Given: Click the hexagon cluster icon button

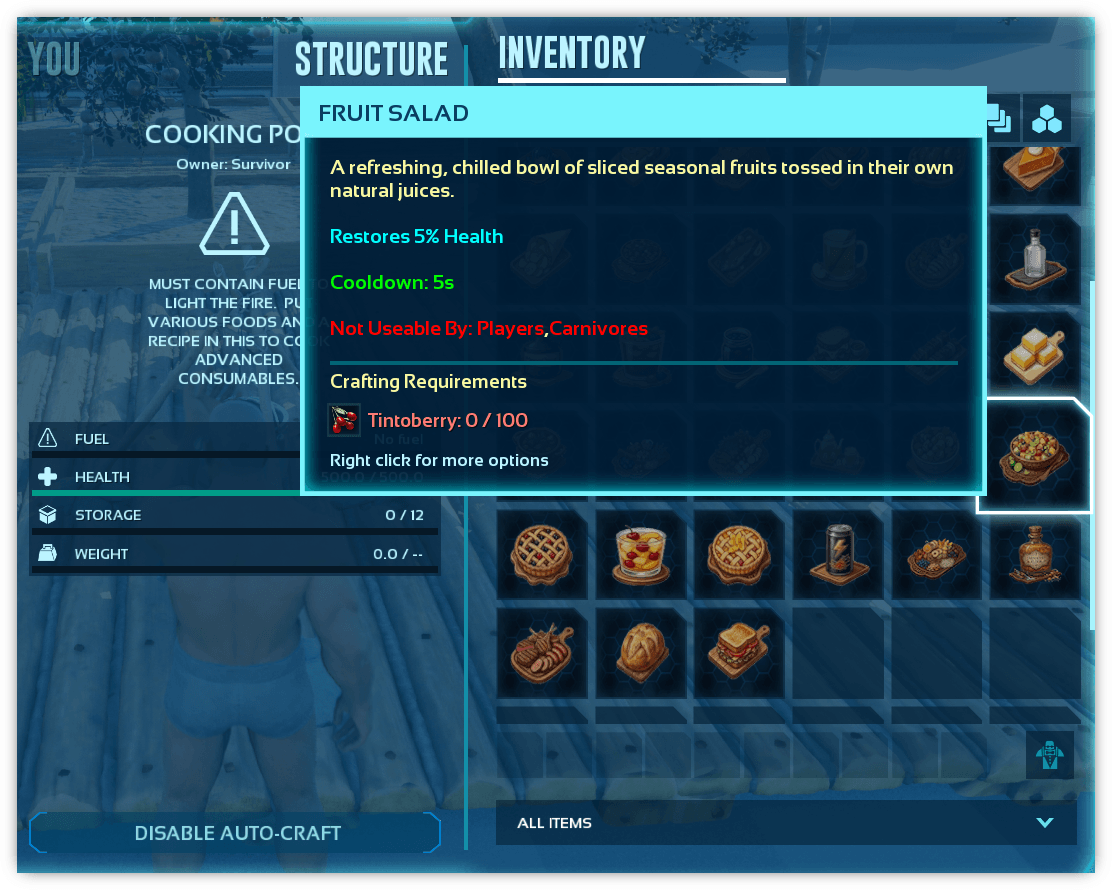Looking at the screenshot, I should (x=1047, y=119).
